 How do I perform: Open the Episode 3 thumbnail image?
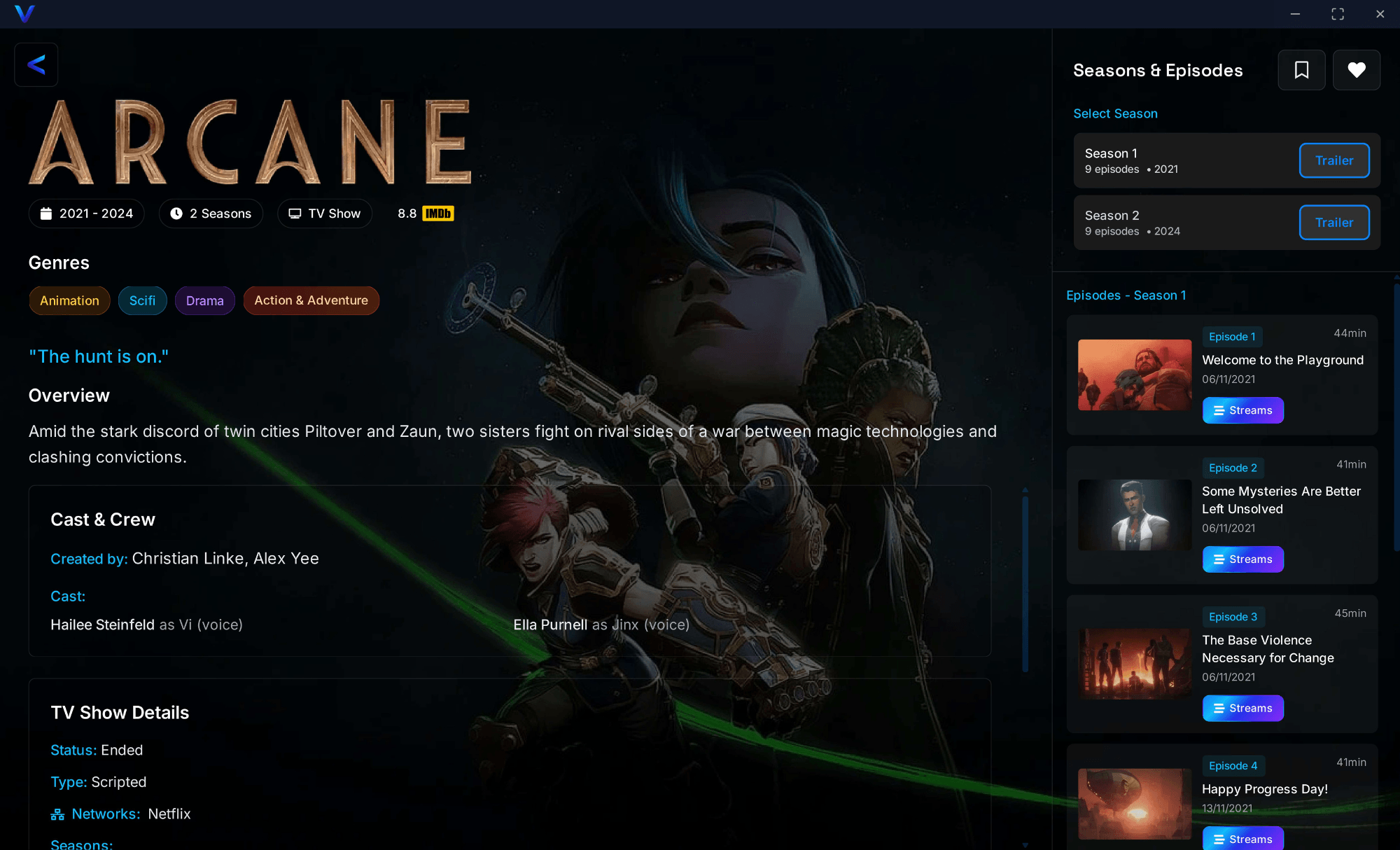pyautogui.click(x=1135, y=664)
